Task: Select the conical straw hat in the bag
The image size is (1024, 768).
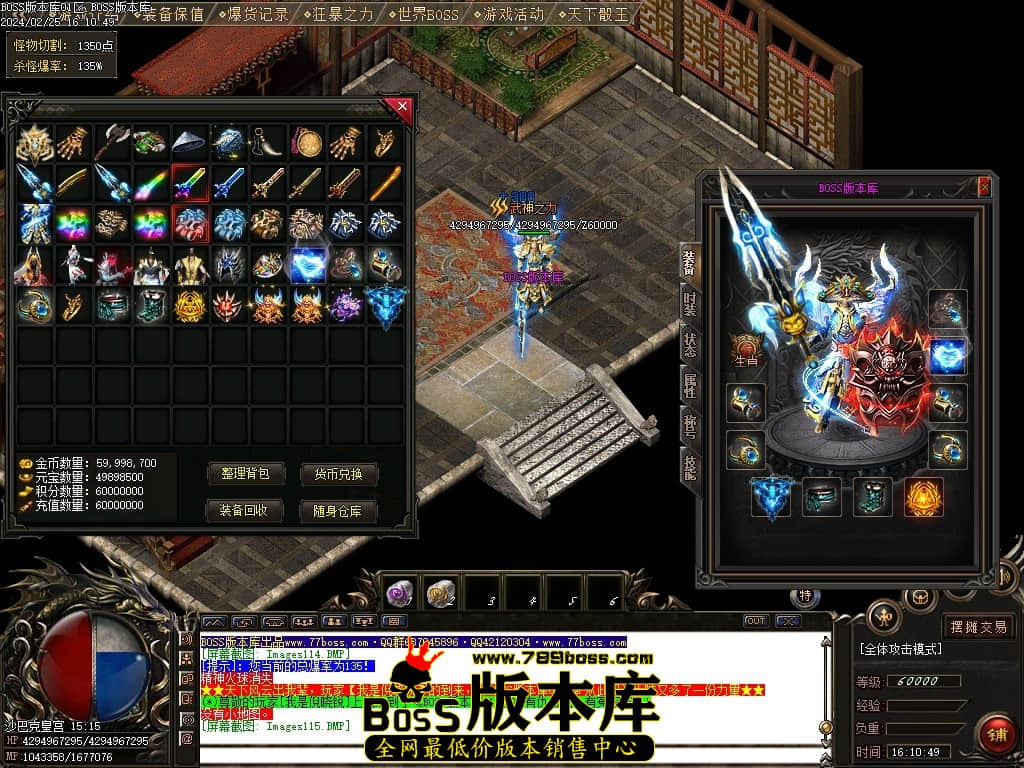Action: (x=189, y=143)
